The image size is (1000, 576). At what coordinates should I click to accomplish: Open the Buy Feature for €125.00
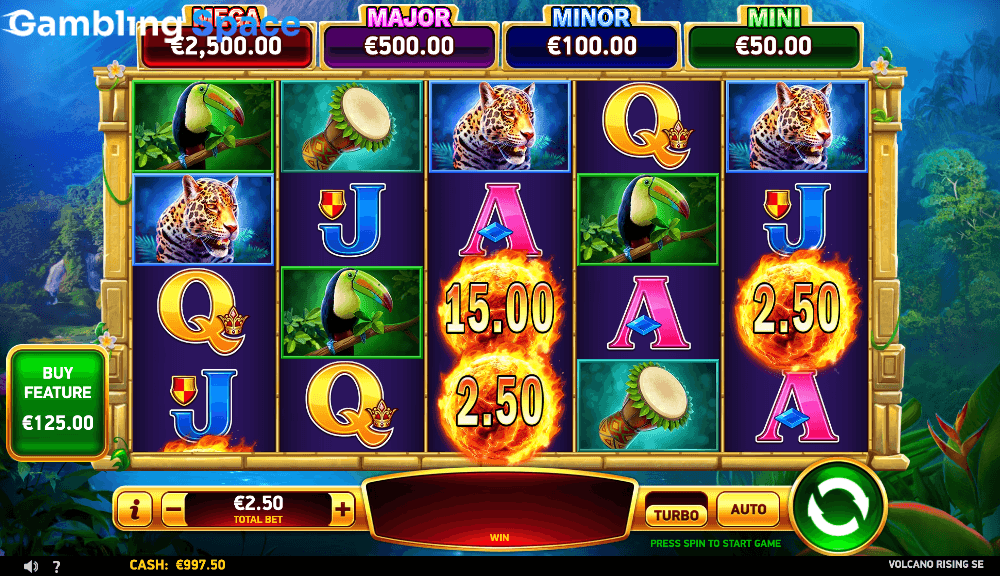coord(58,401)
